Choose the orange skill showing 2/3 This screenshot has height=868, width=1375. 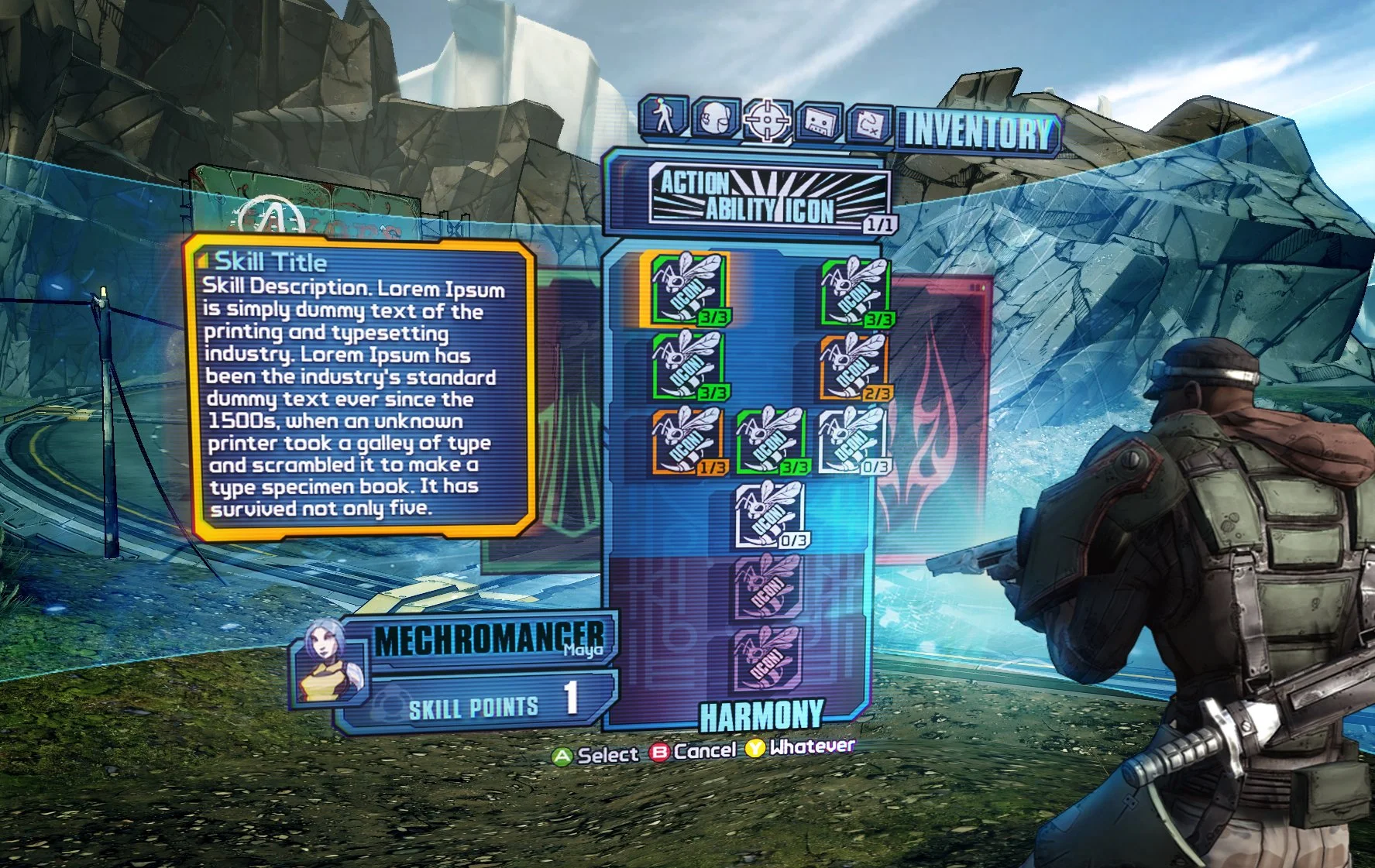point(854,366)
